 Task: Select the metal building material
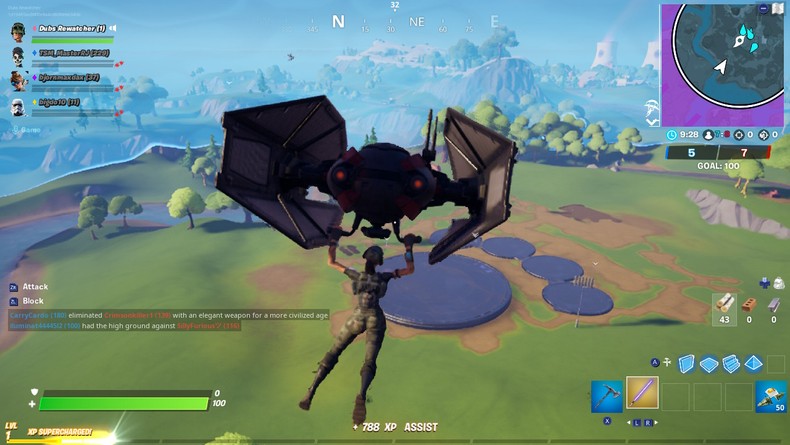click(773, 305)
